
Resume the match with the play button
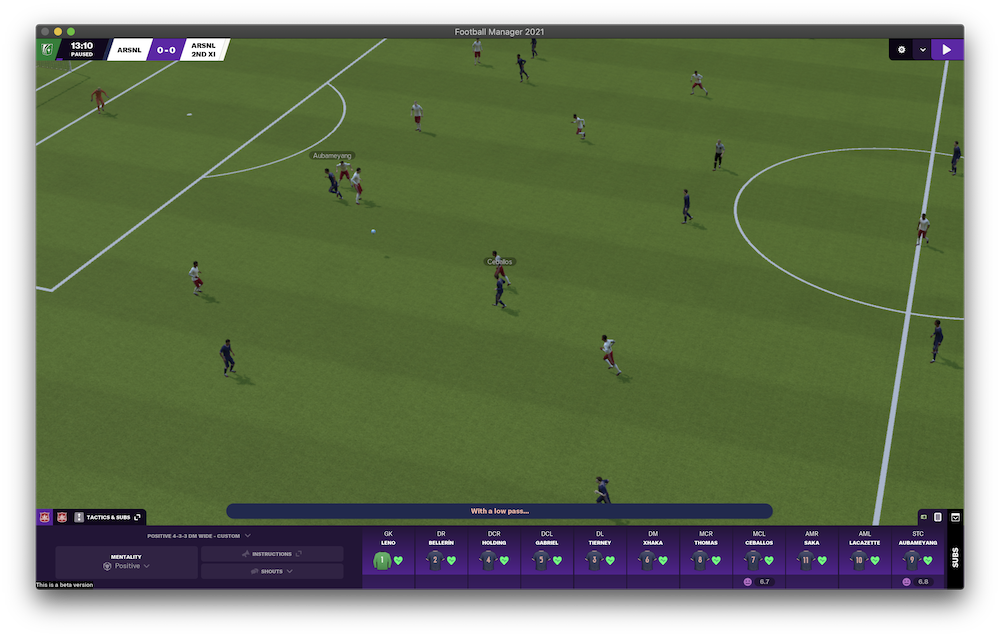pos(947,49)
